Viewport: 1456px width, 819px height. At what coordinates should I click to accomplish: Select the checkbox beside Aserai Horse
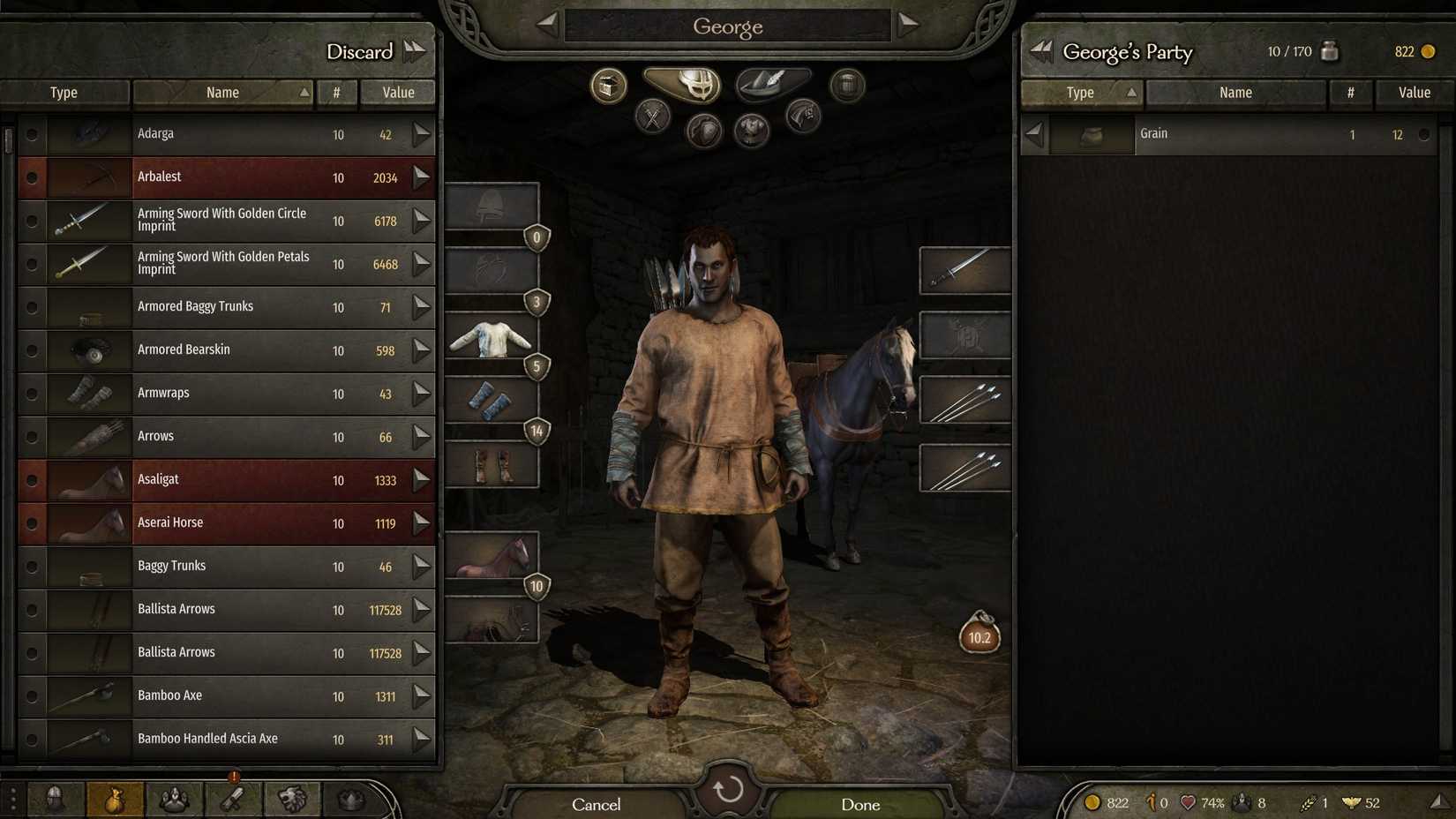click(x=32, y=523)
